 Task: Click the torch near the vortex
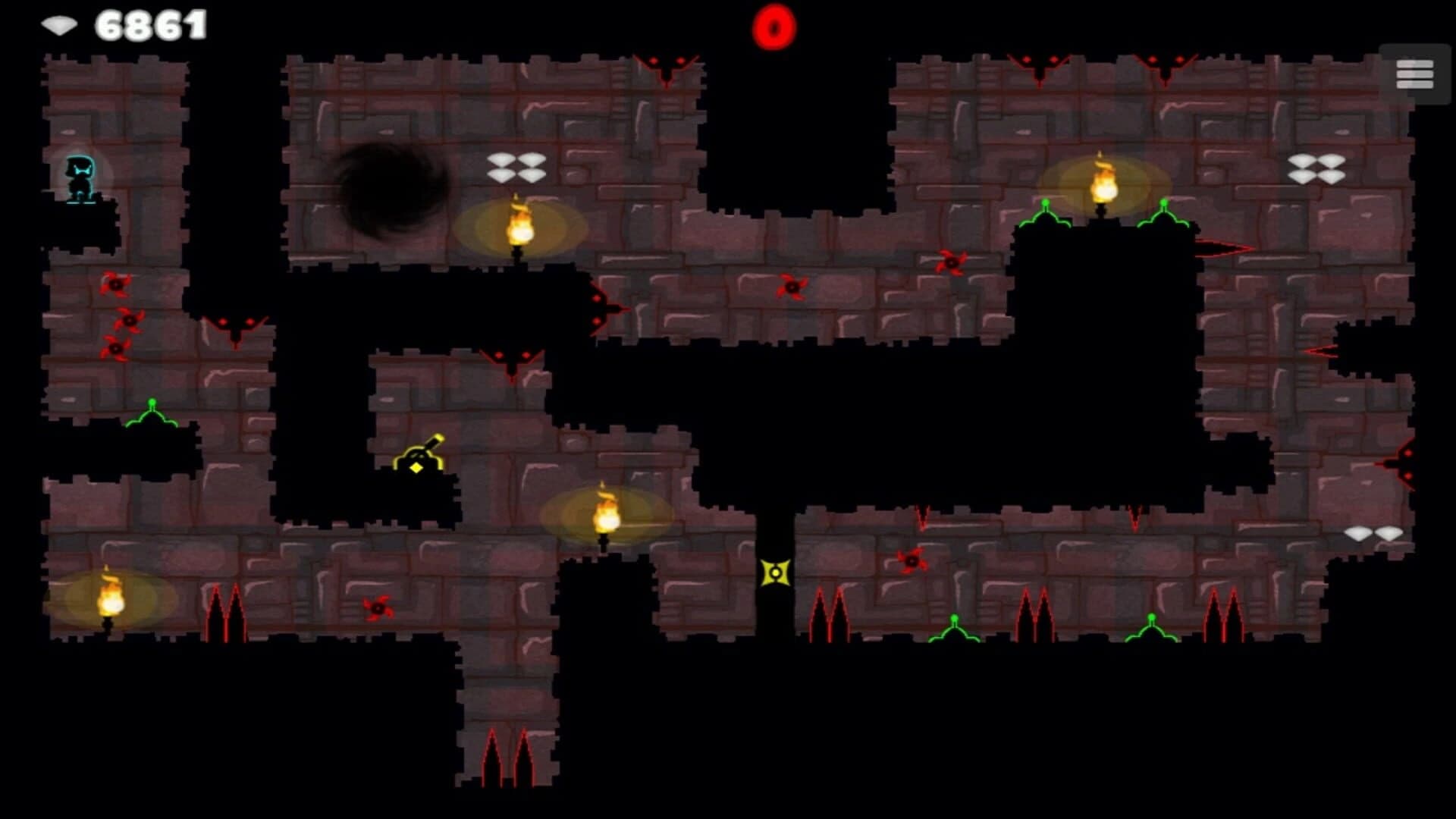pos(518,227)
